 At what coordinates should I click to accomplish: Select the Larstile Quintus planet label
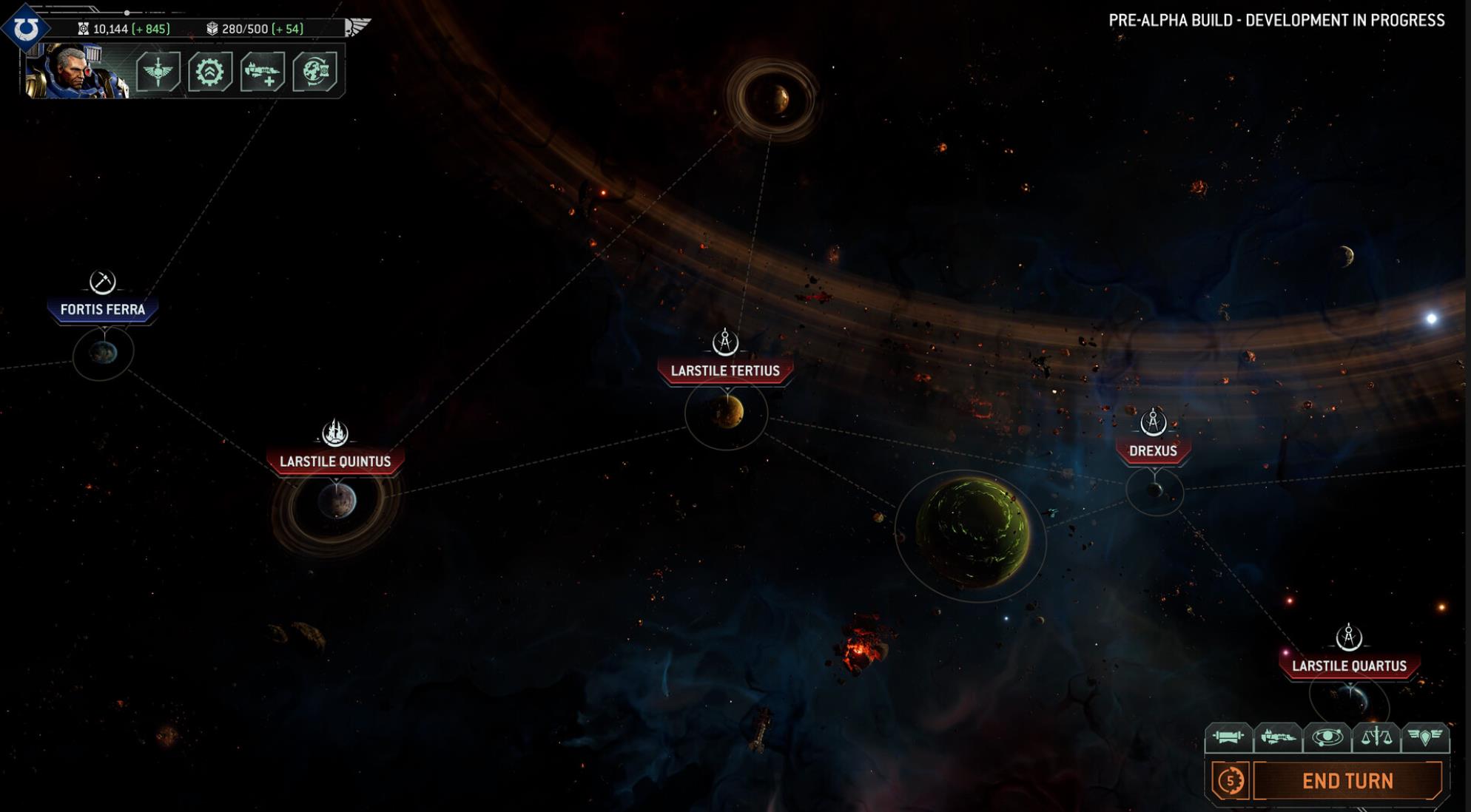335,461
